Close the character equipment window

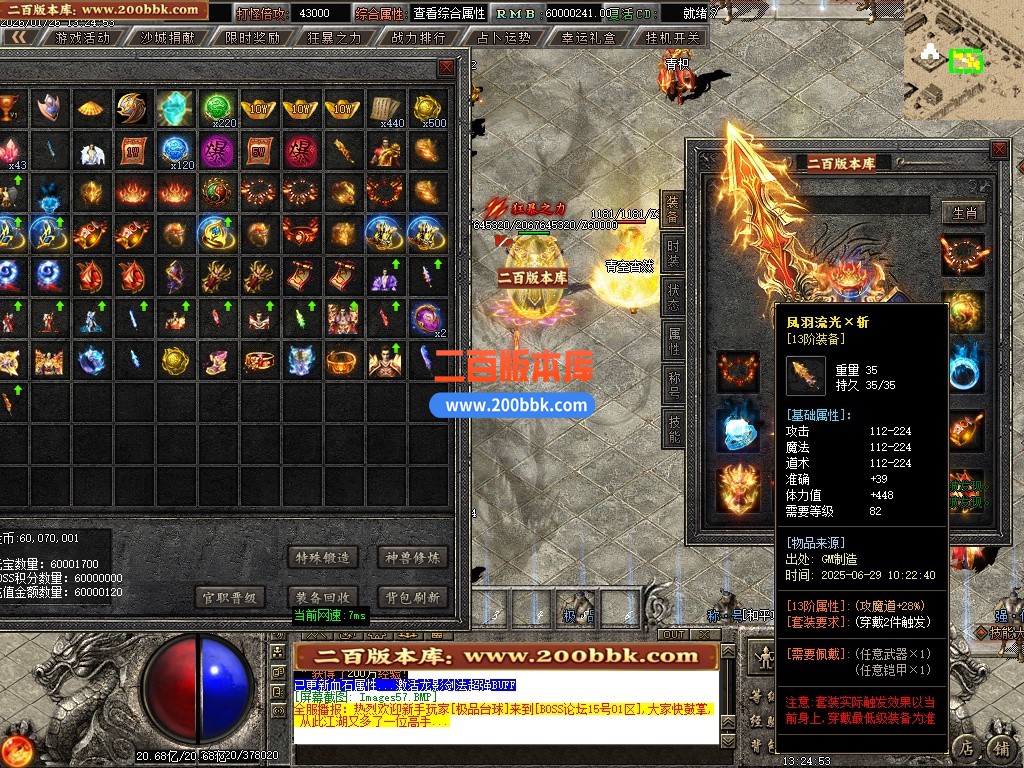[998, 150]
